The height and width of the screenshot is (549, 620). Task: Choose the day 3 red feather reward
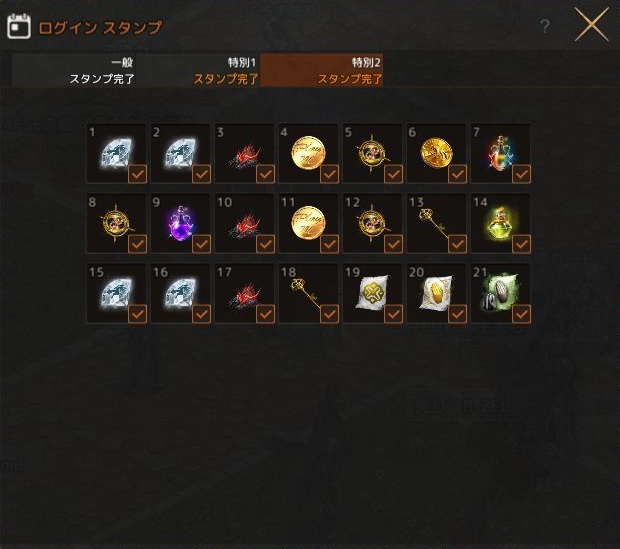pyautogui.click(x=245, y=153)
